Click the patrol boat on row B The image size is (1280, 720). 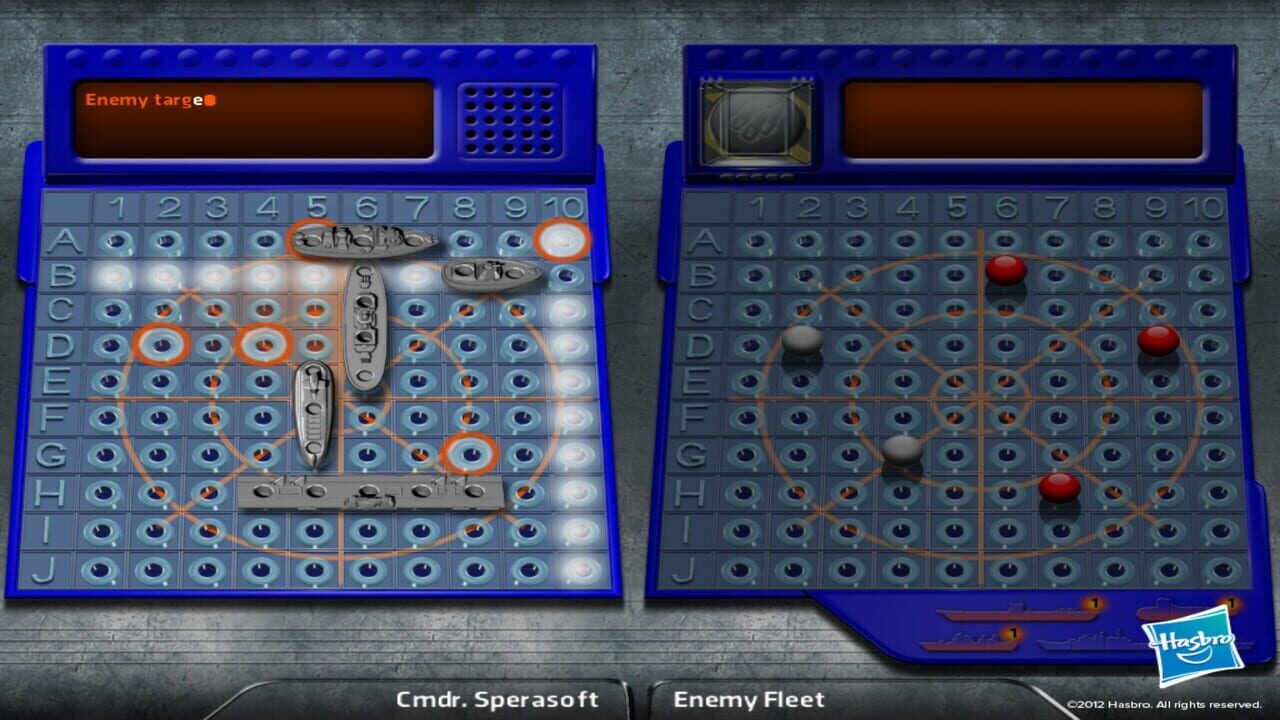pos(490,277)
